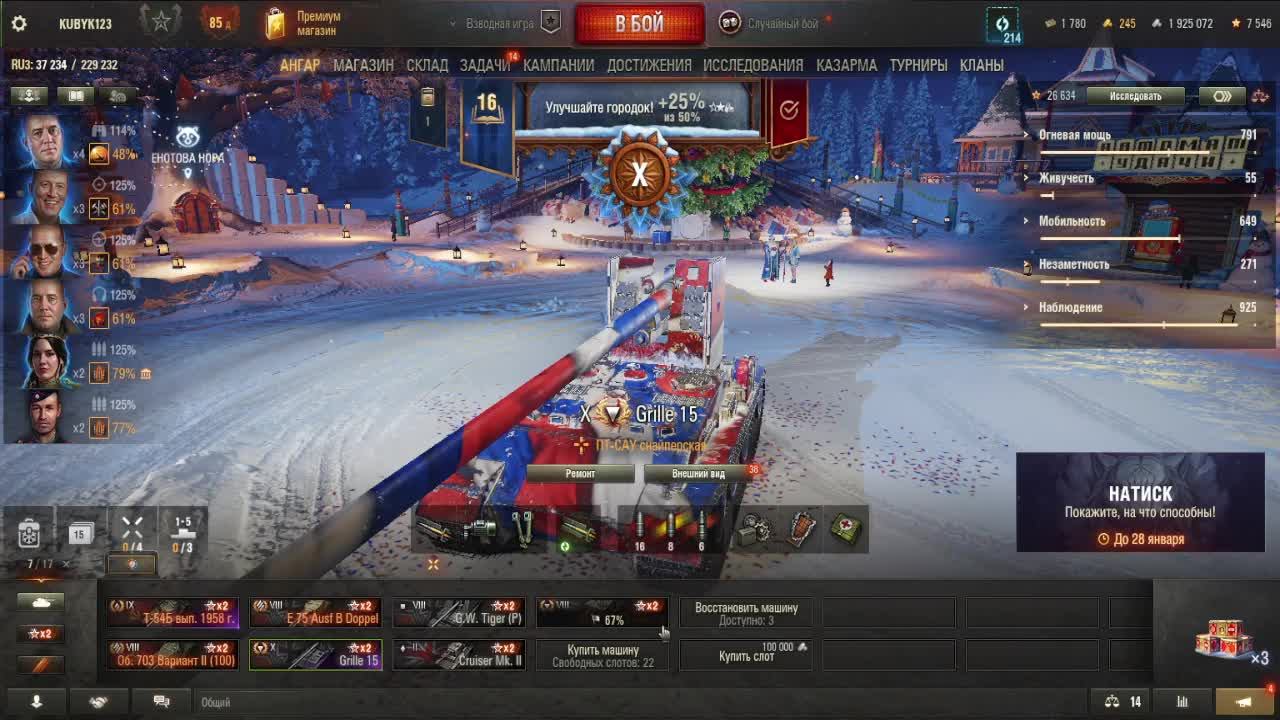
Task: Choose the E 75 Ausf B Doppel tank
Action: coord(316,613)
